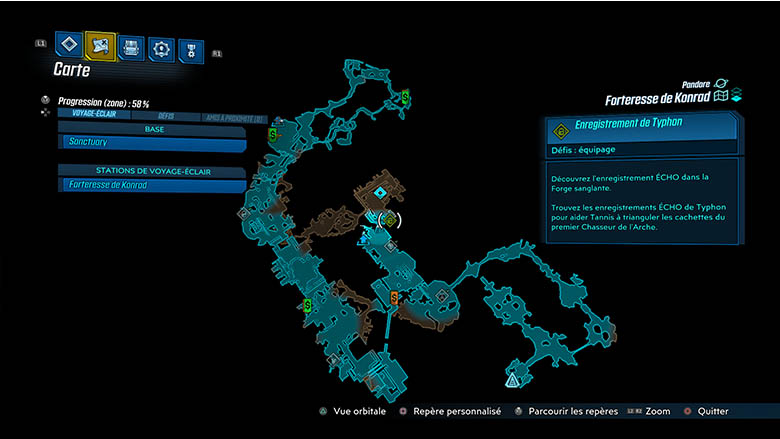Click the orange vending machine map marker

tap(396, 297)
